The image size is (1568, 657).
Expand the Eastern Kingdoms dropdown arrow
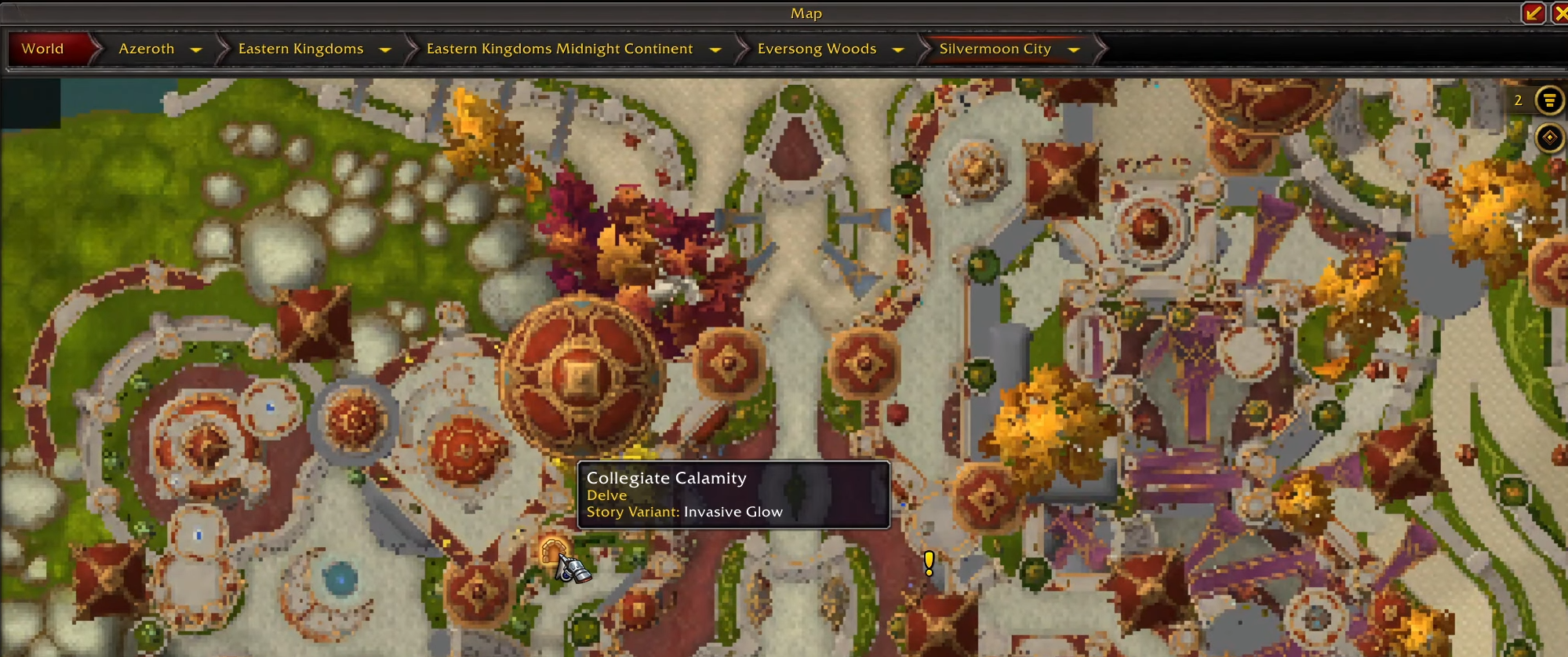pyautogui.click(x=385, y=49)
